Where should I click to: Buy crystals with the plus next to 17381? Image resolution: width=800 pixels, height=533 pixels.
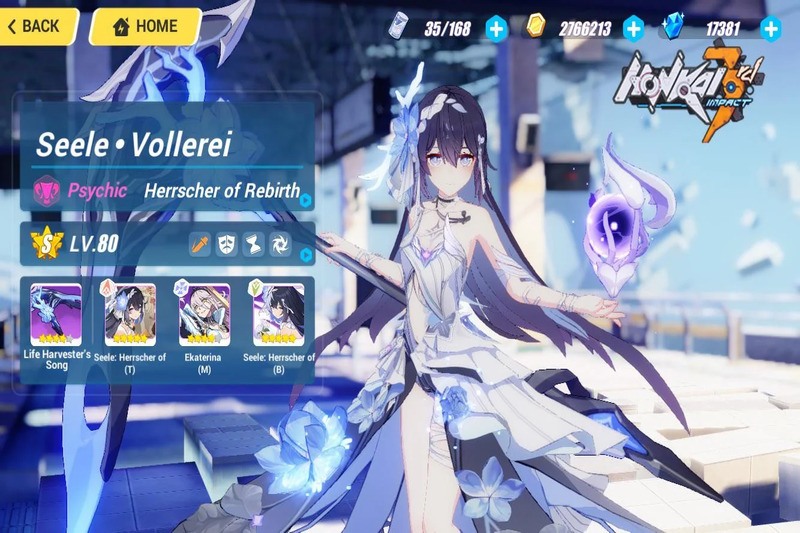click(770, 29)
